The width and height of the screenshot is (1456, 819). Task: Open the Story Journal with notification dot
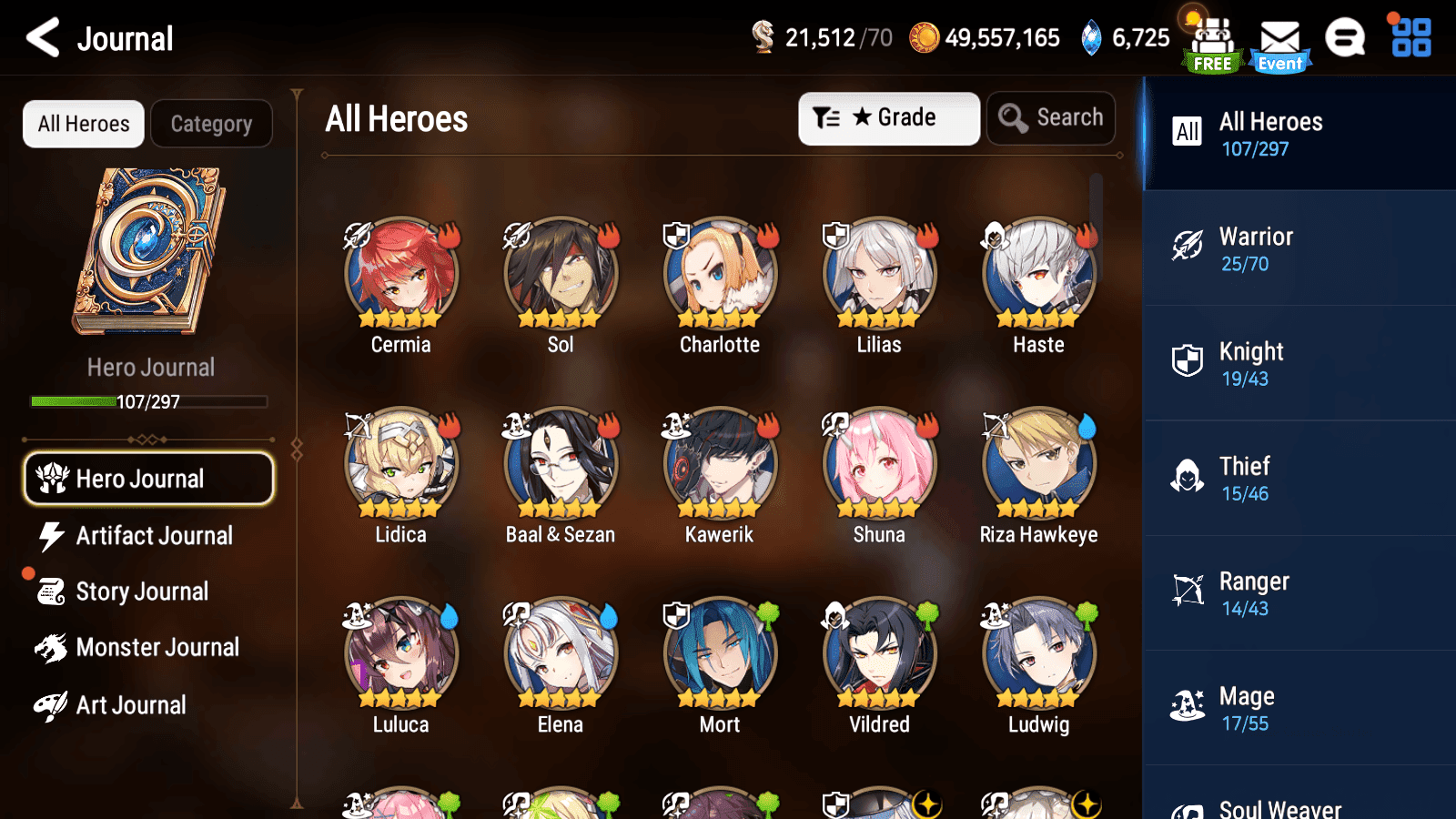point(142,591)
